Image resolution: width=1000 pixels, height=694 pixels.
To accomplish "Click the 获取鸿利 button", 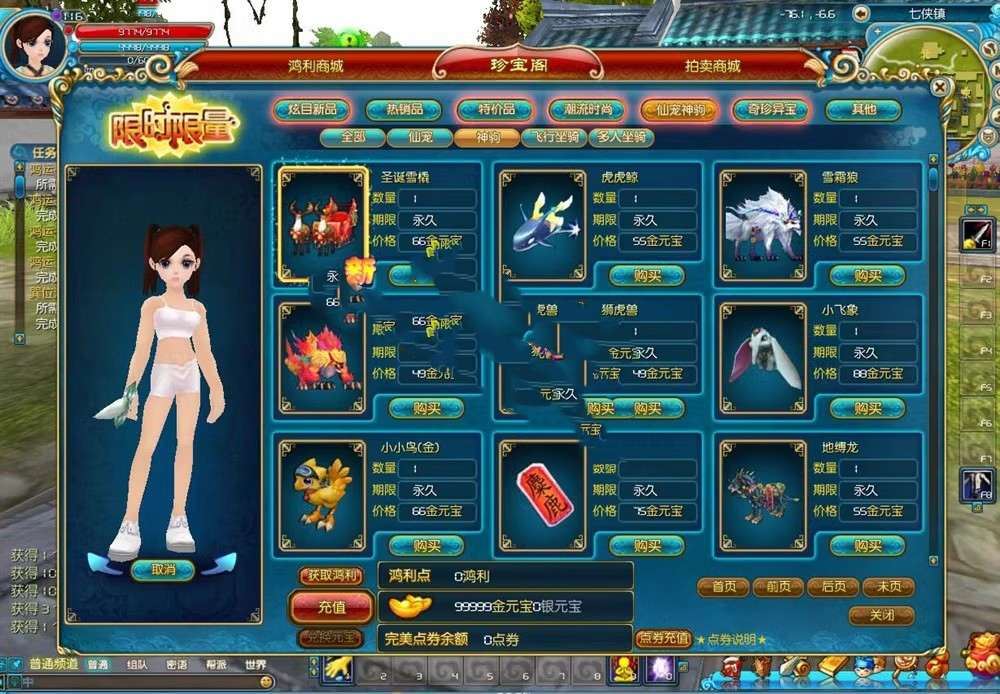I will pyautogui.click(x=331, y=576).
